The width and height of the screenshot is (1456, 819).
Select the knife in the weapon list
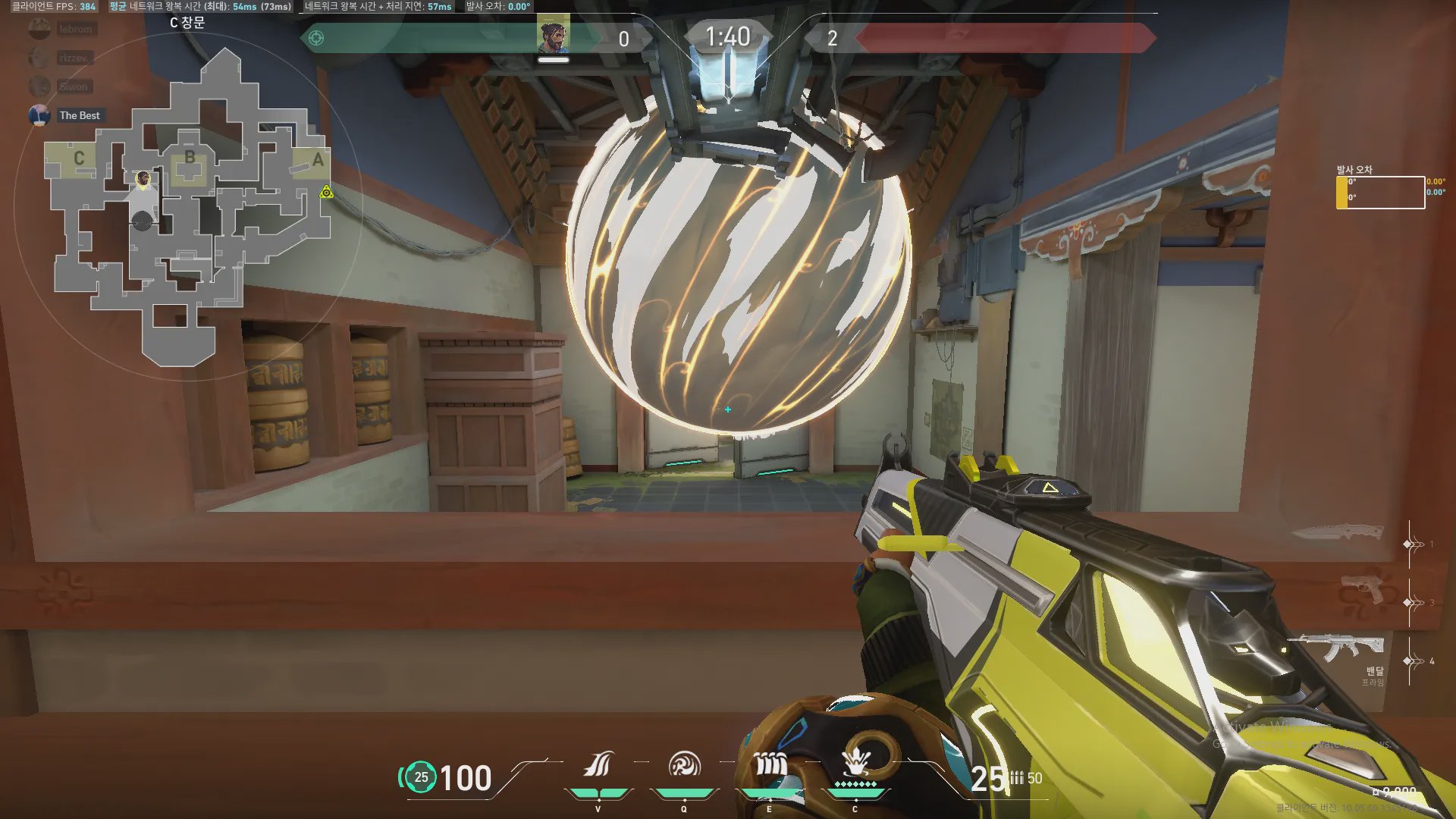click(1335, 532)
